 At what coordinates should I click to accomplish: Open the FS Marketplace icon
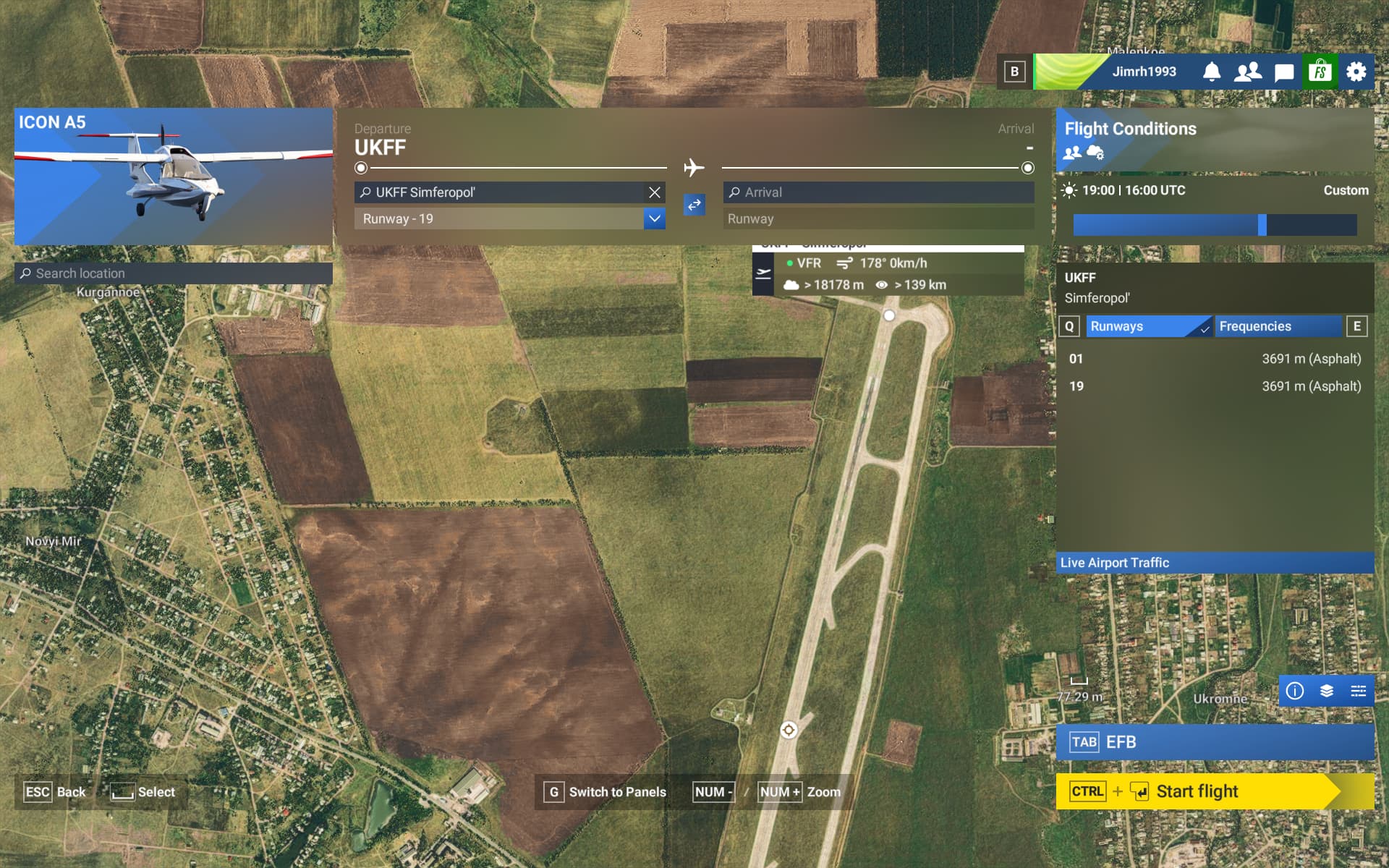(1321, 72)
